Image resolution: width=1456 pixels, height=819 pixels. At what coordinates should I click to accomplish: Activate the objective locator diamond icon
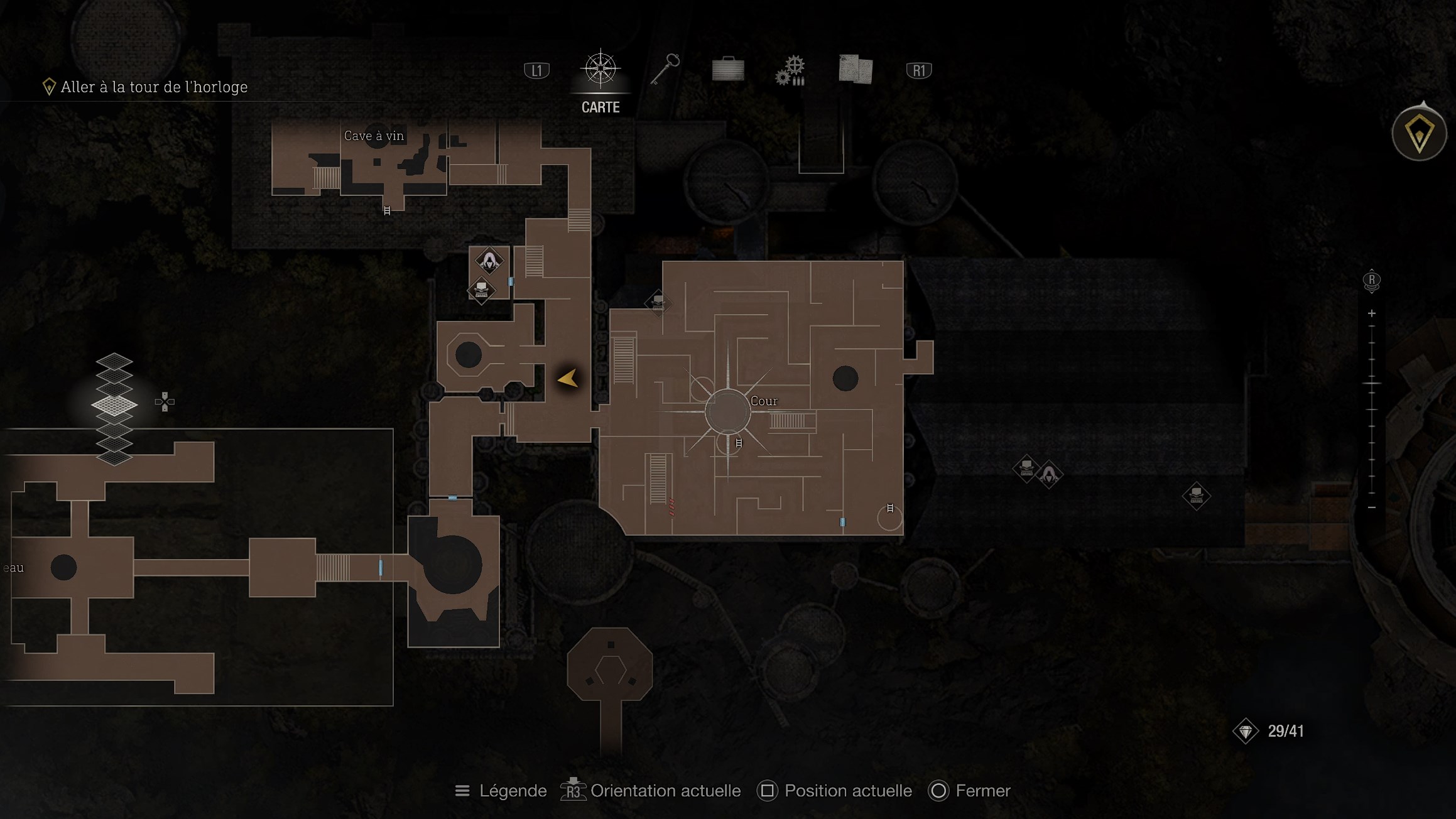pos(1419,134)
